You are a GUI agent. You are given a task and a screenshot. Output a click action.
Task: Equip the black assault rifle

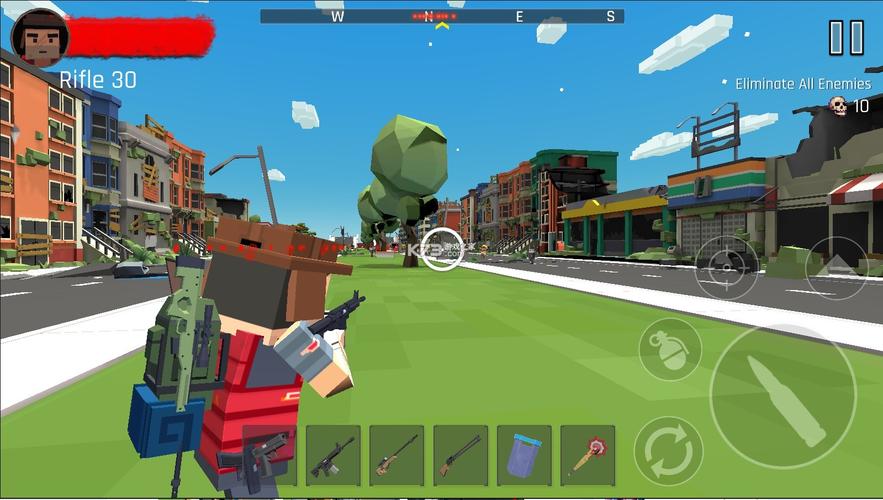(333, 455)
